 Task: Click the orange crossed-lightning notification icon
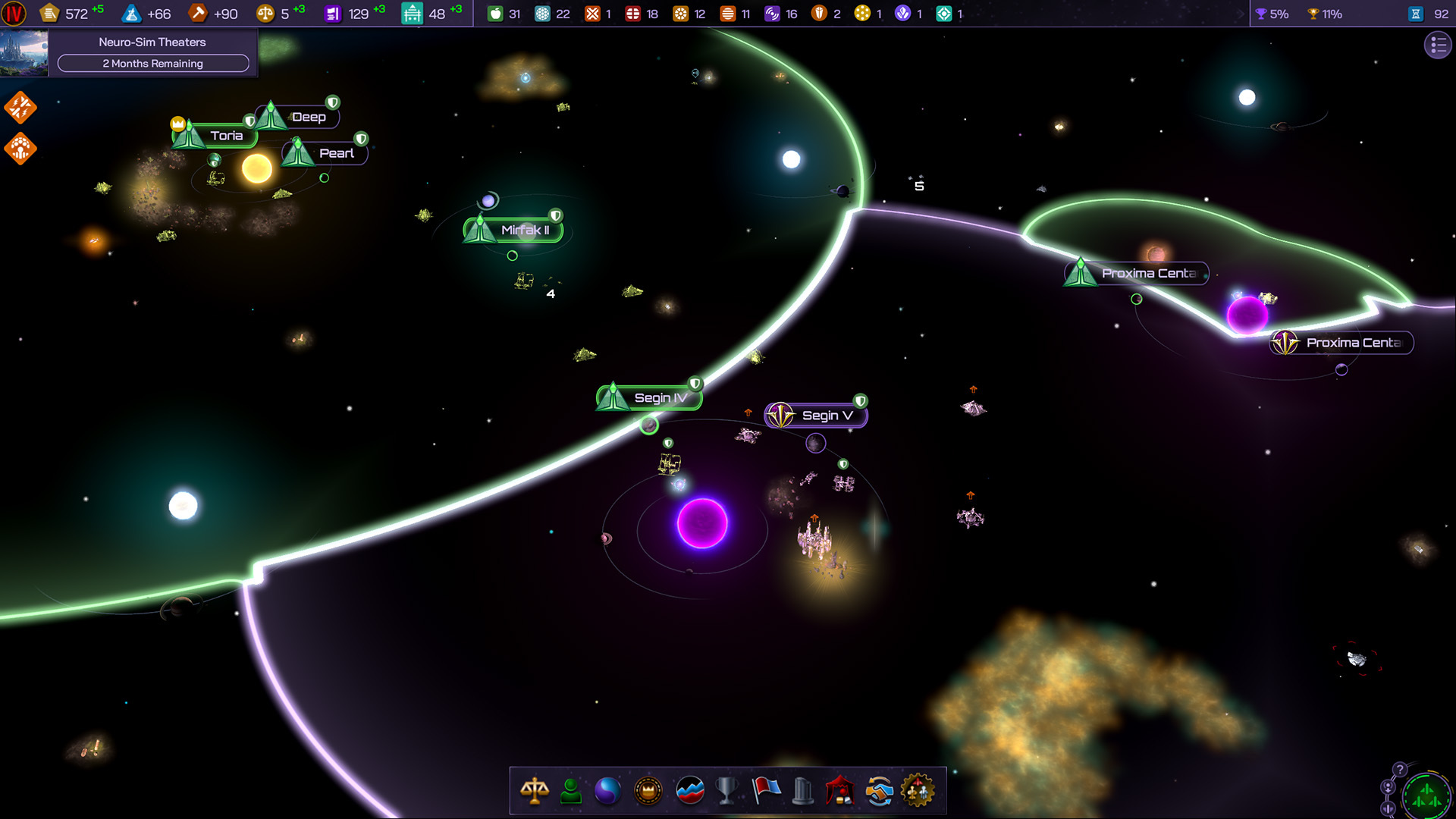20,108
